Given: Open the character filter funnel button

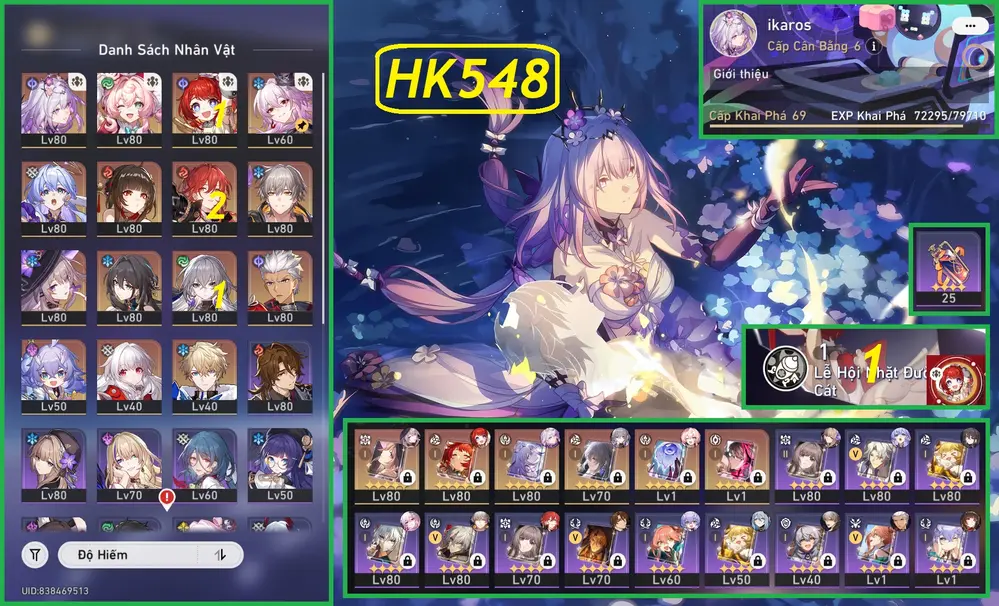Looking at the screenshot, I should click(35, 555).
